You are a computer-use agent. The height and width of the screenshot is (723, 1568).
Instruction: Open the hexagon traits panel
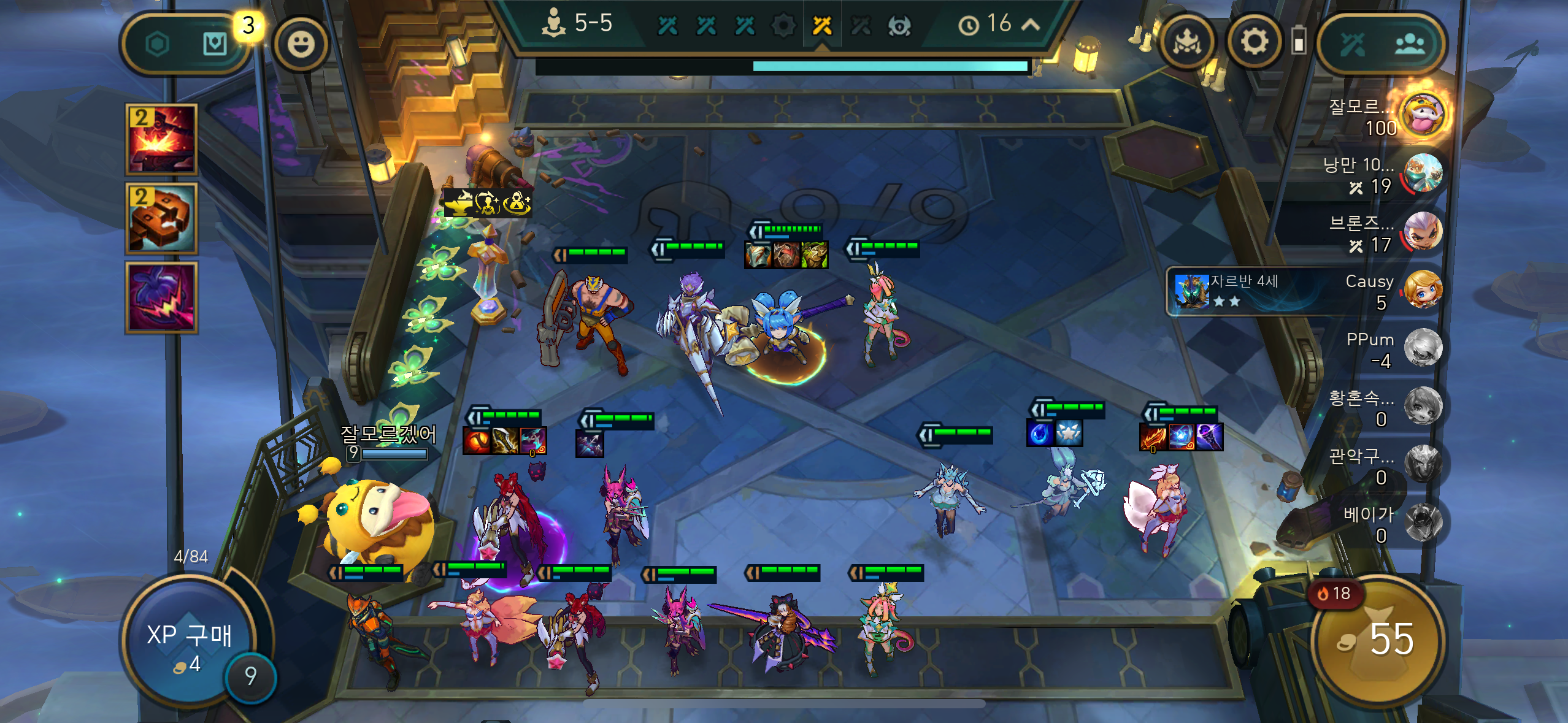coord(158,44)
